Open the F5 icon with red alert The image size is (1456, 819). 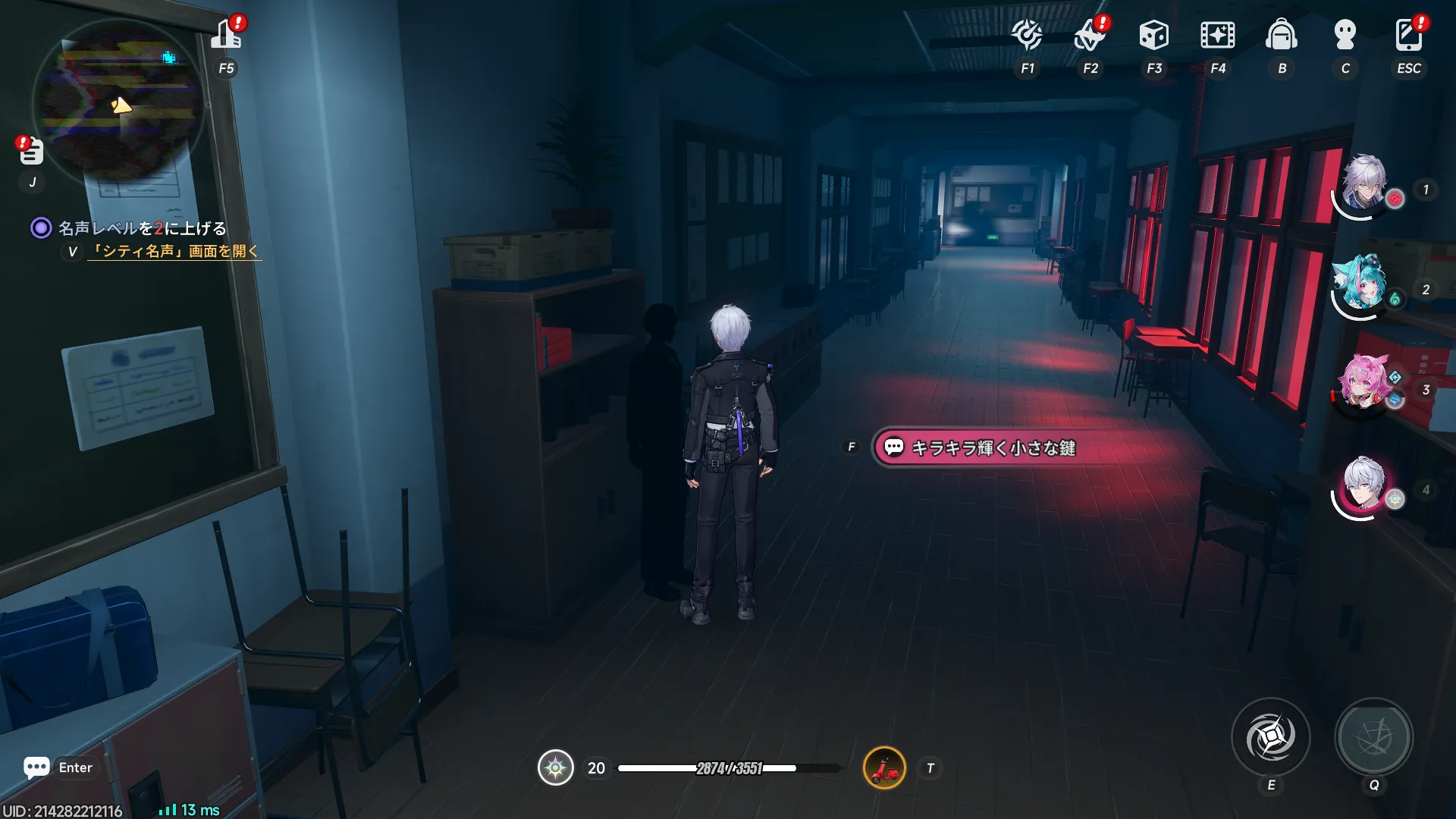click(x=226, y=35)
